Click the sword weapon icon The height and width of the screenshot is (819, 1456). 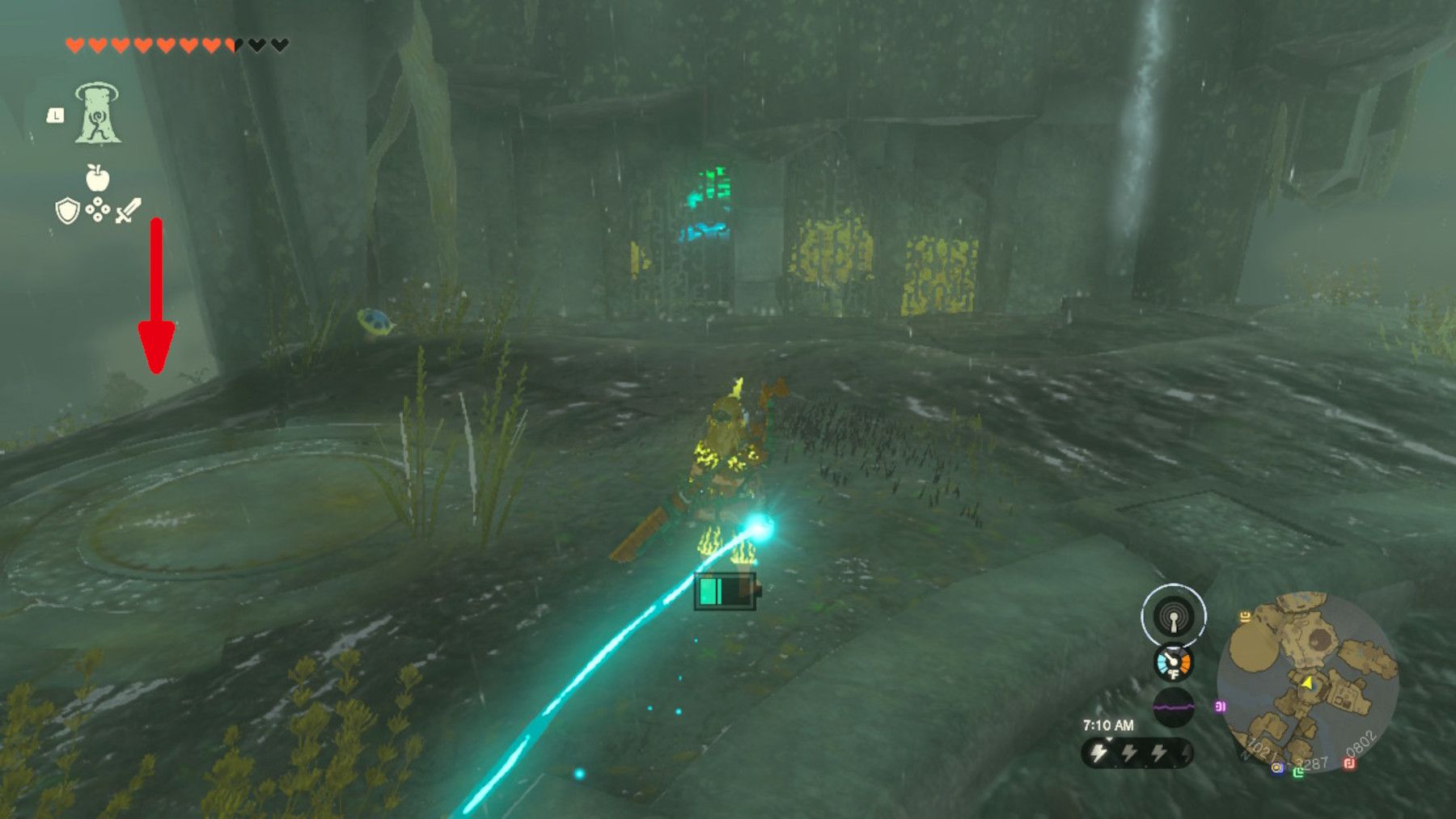pos(128,210)
